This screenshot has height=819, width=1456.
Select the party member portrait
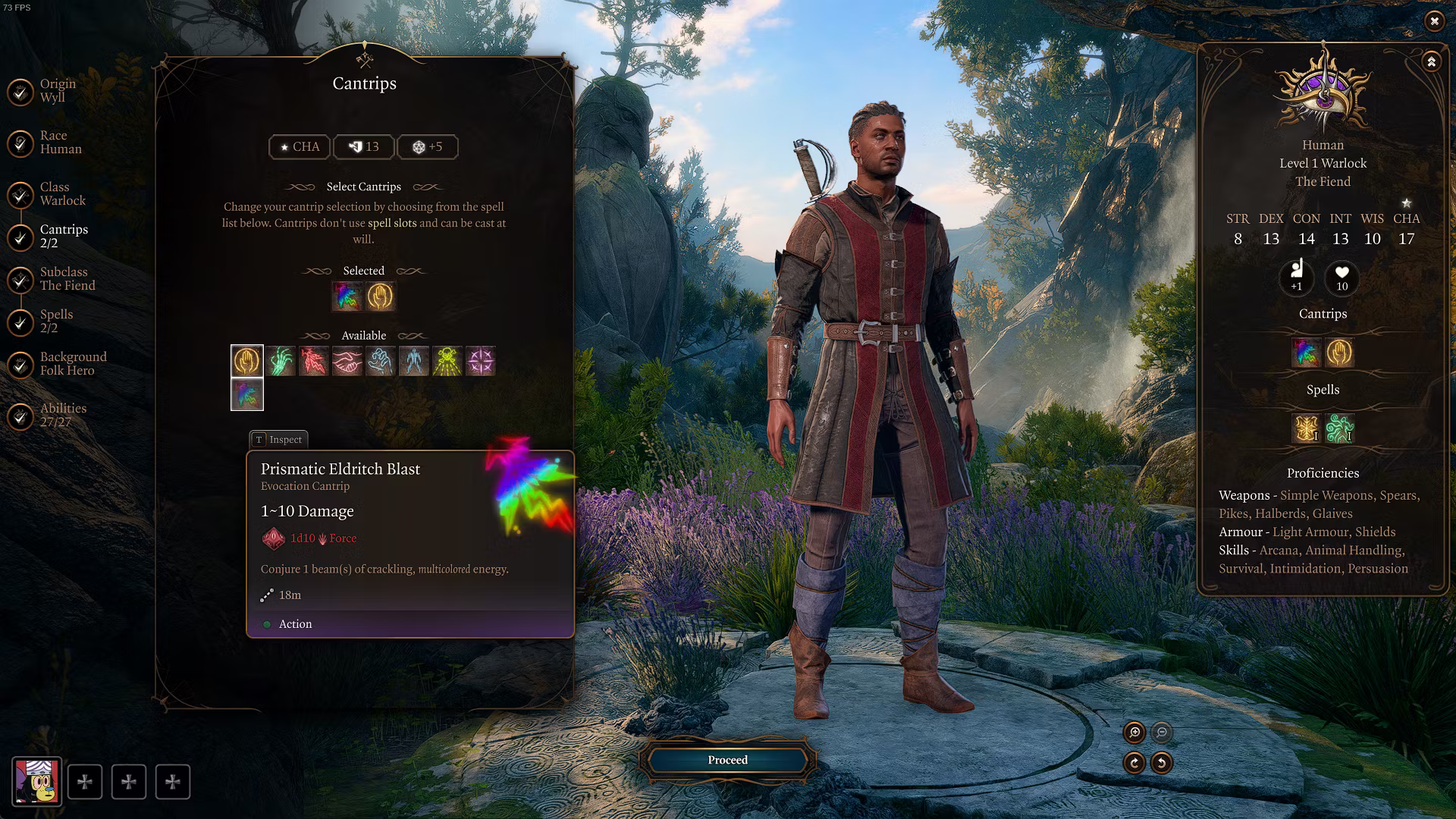pos(36,782)
